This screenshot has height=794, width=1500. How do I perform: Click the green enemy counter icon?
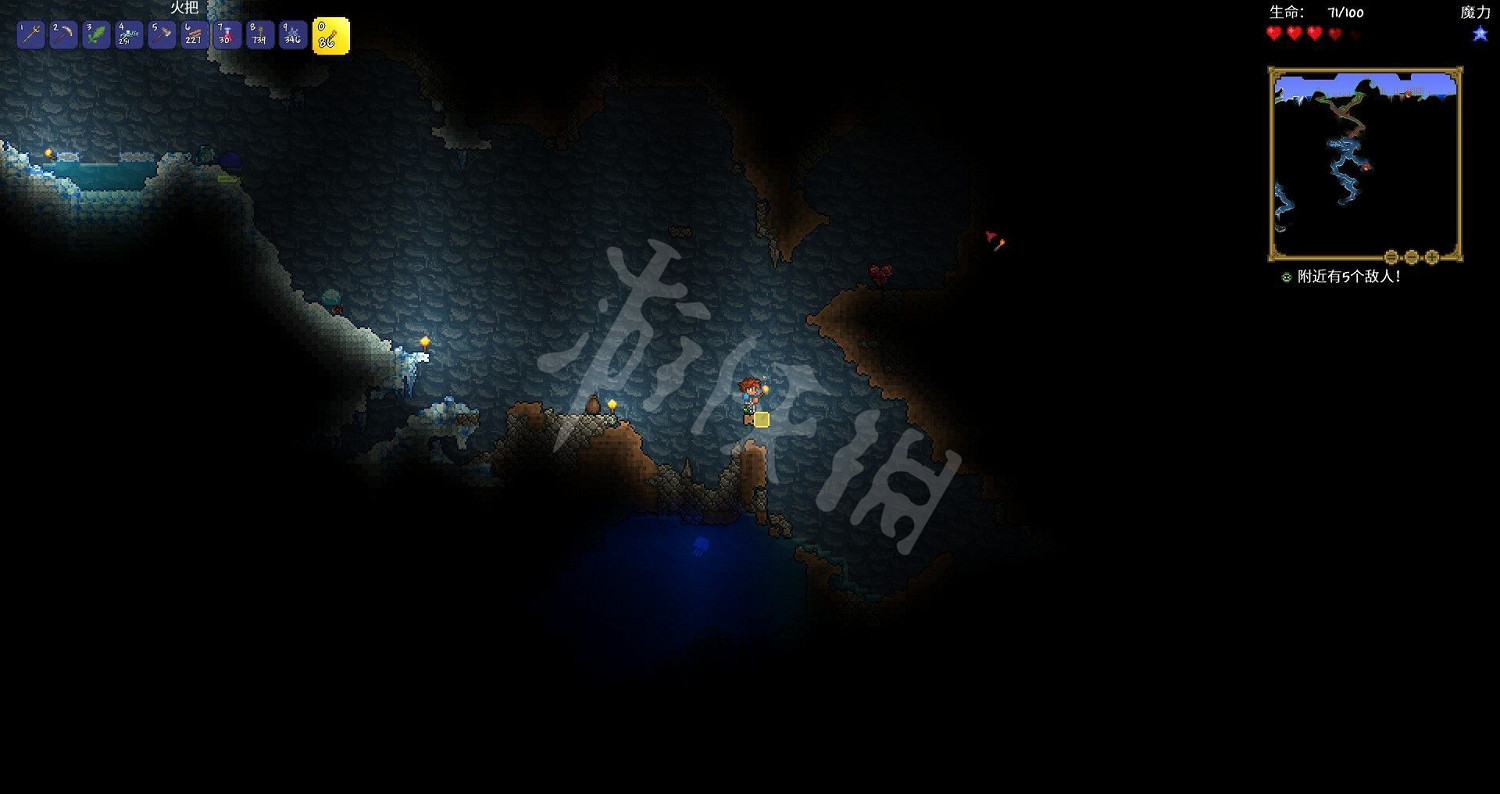tap(1287, 276)
